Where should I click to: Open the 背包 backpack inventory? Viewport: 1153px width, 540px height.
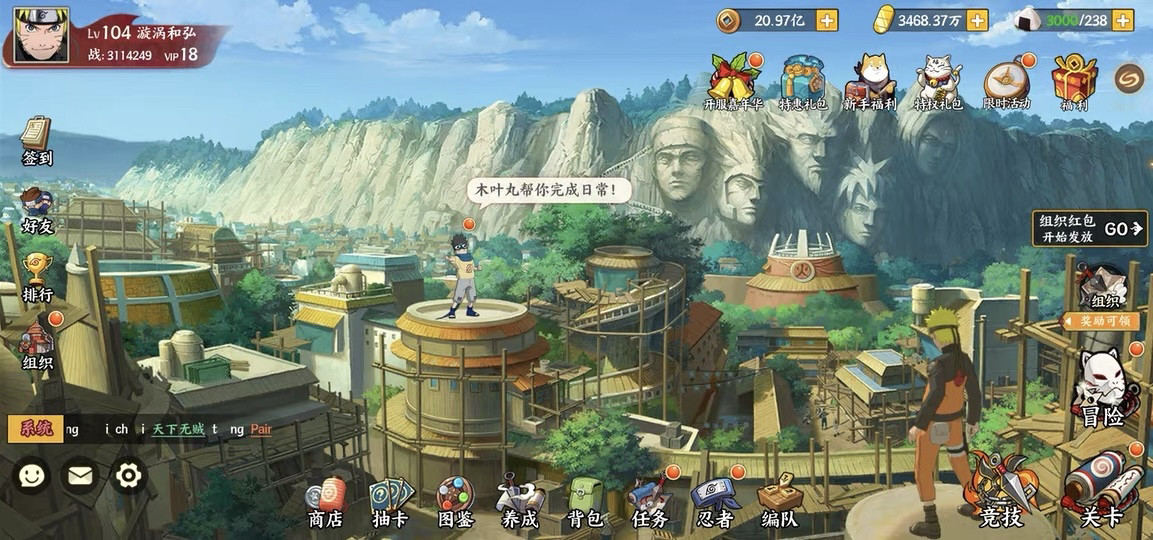point(585,503)
